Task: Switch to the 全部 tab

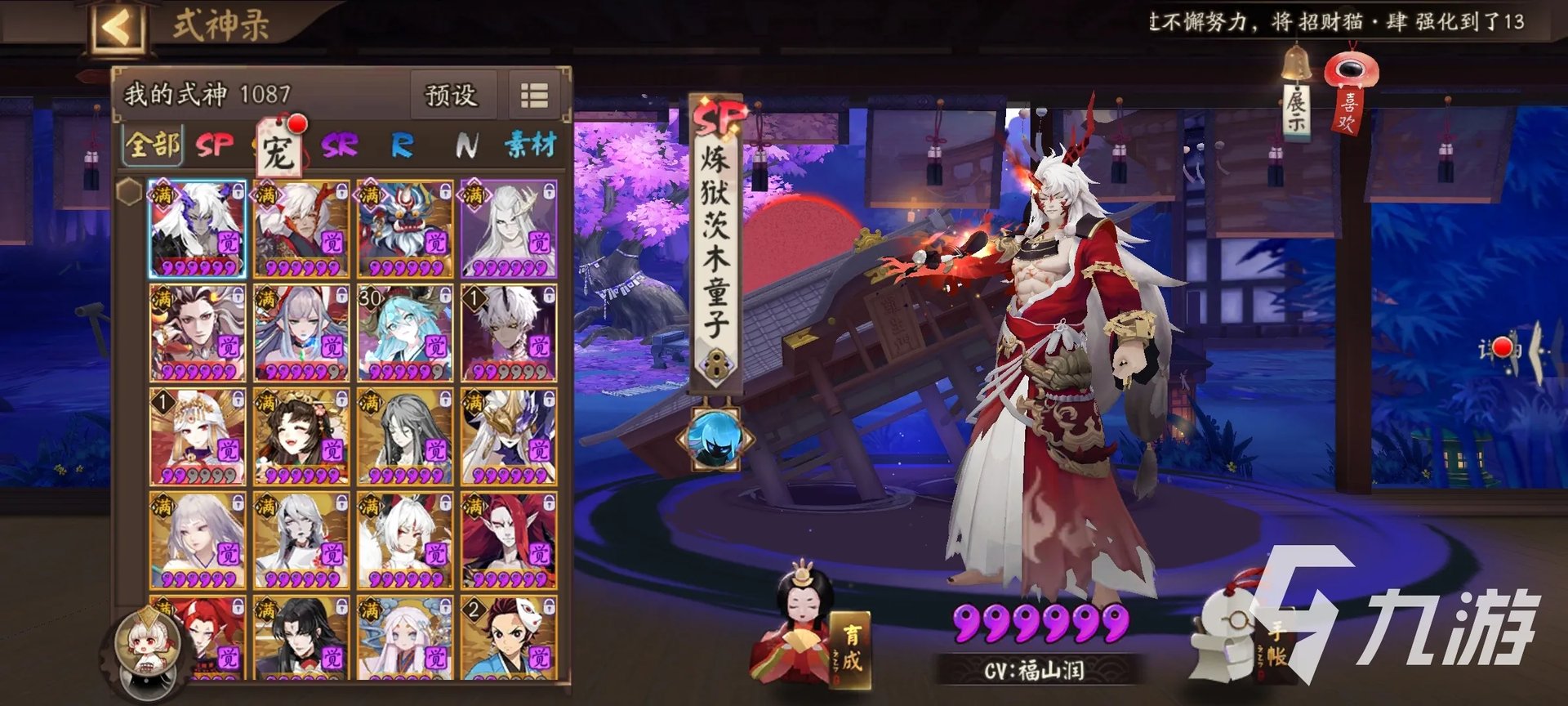Action: tap(153, 145)
